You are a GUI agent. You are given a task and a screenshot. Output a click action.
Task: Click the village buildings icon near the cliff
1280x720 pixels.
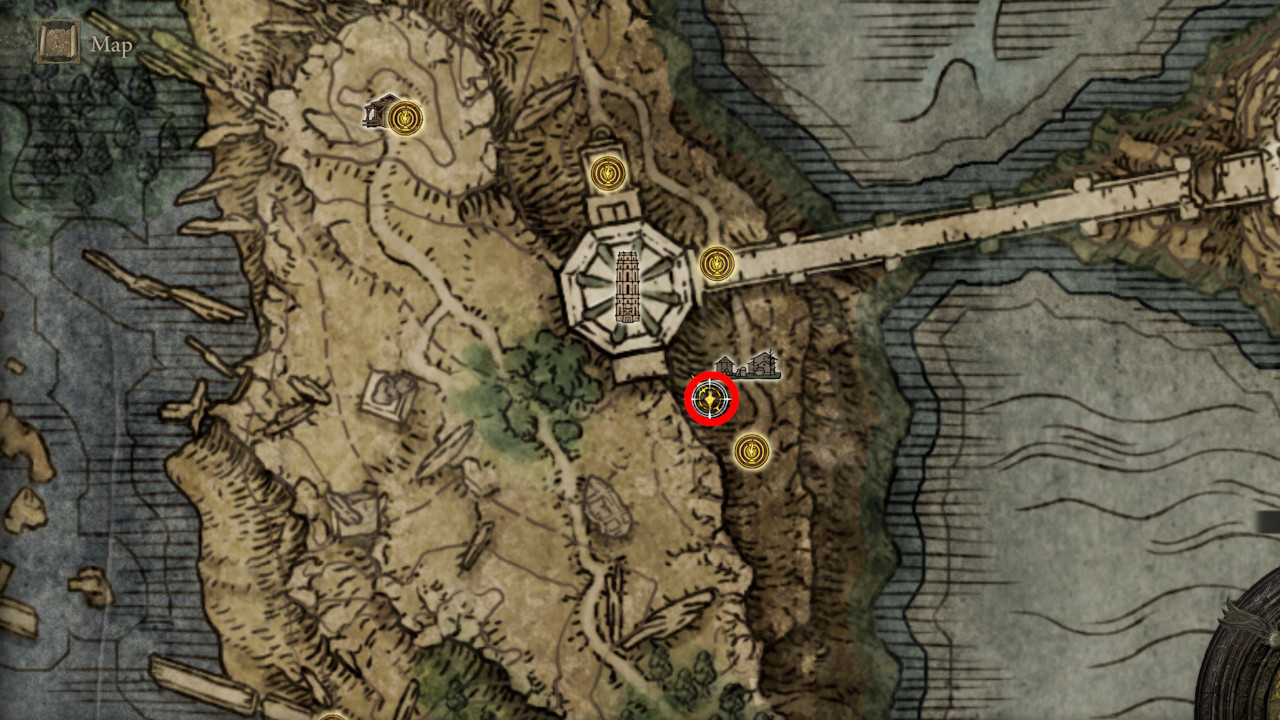coord(745,366)
